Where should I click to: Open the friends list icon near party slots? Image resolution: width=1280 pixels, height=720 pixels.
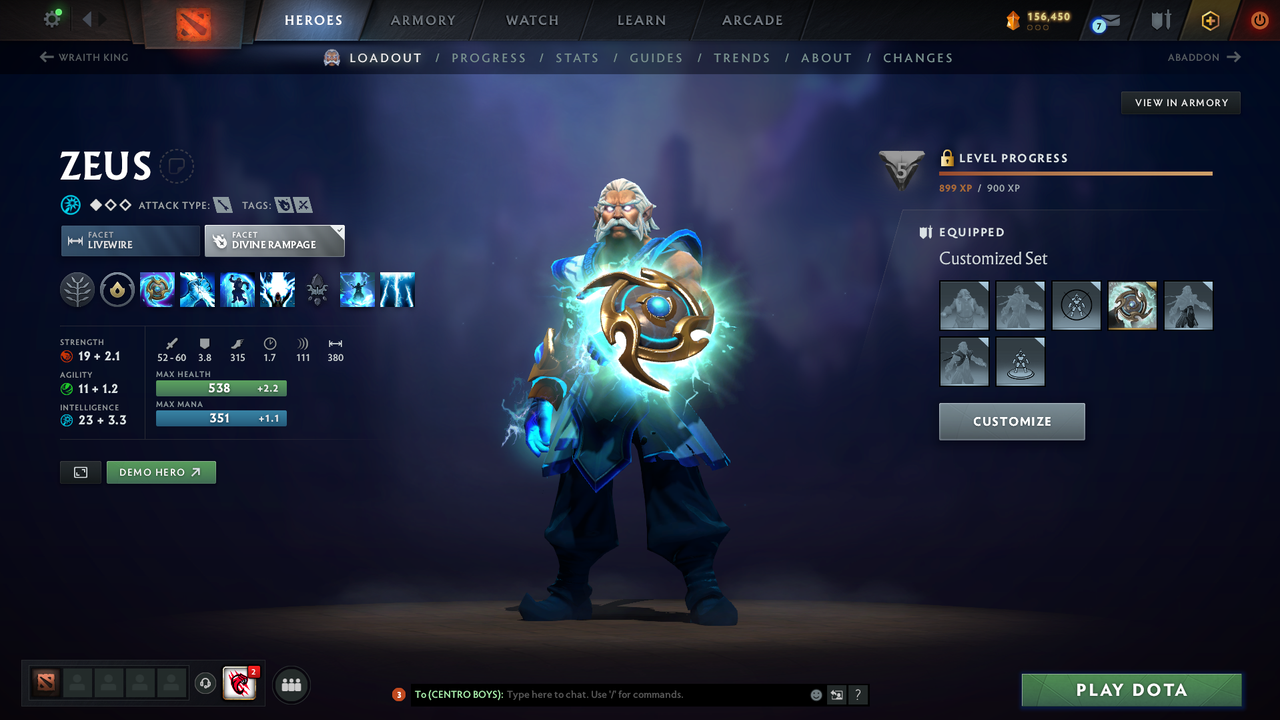[x=290, y=684]
